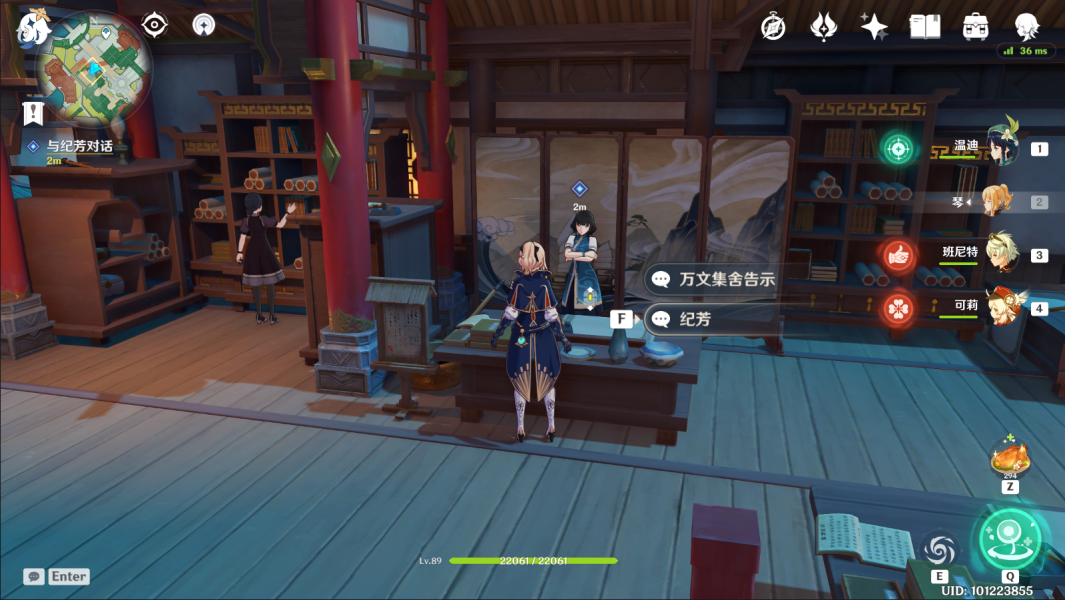
Task: Open the Paimon menu icon
Action: point(33,30)
